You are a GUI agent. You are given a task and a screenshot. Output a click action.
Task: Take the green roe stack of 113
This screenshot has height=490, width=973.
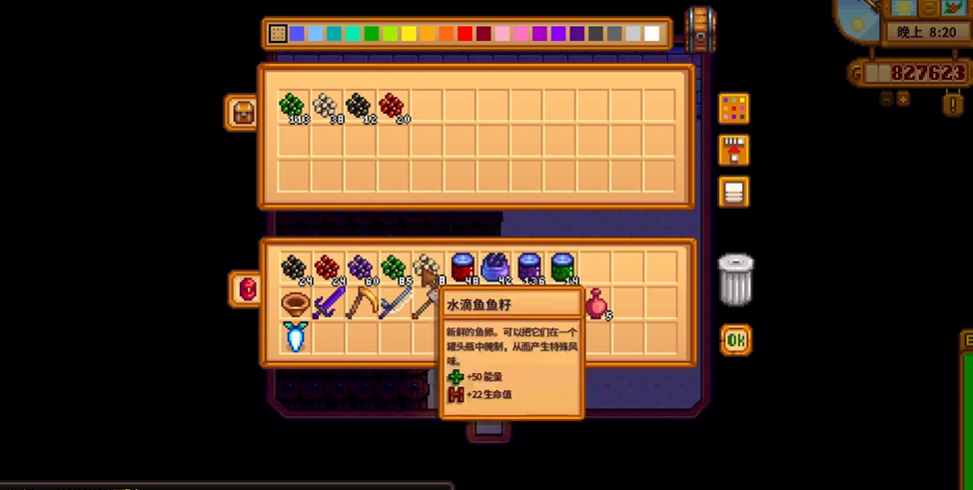[x=292, y=106]
